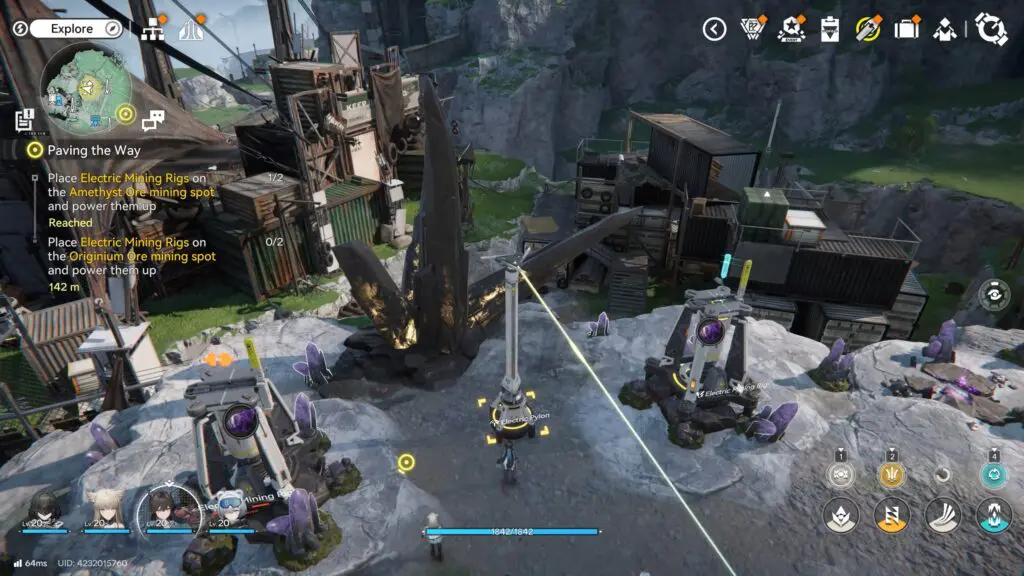The image size is (1024, 576).
Task: Collapse the top-right menu with the back arrow
Action: click(x=714, y=29)
